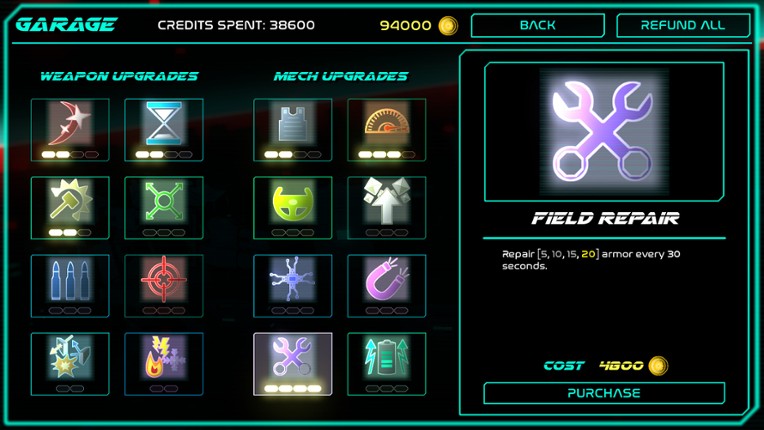Choose the red crosshair weapon upgrade

click(163, 284)
